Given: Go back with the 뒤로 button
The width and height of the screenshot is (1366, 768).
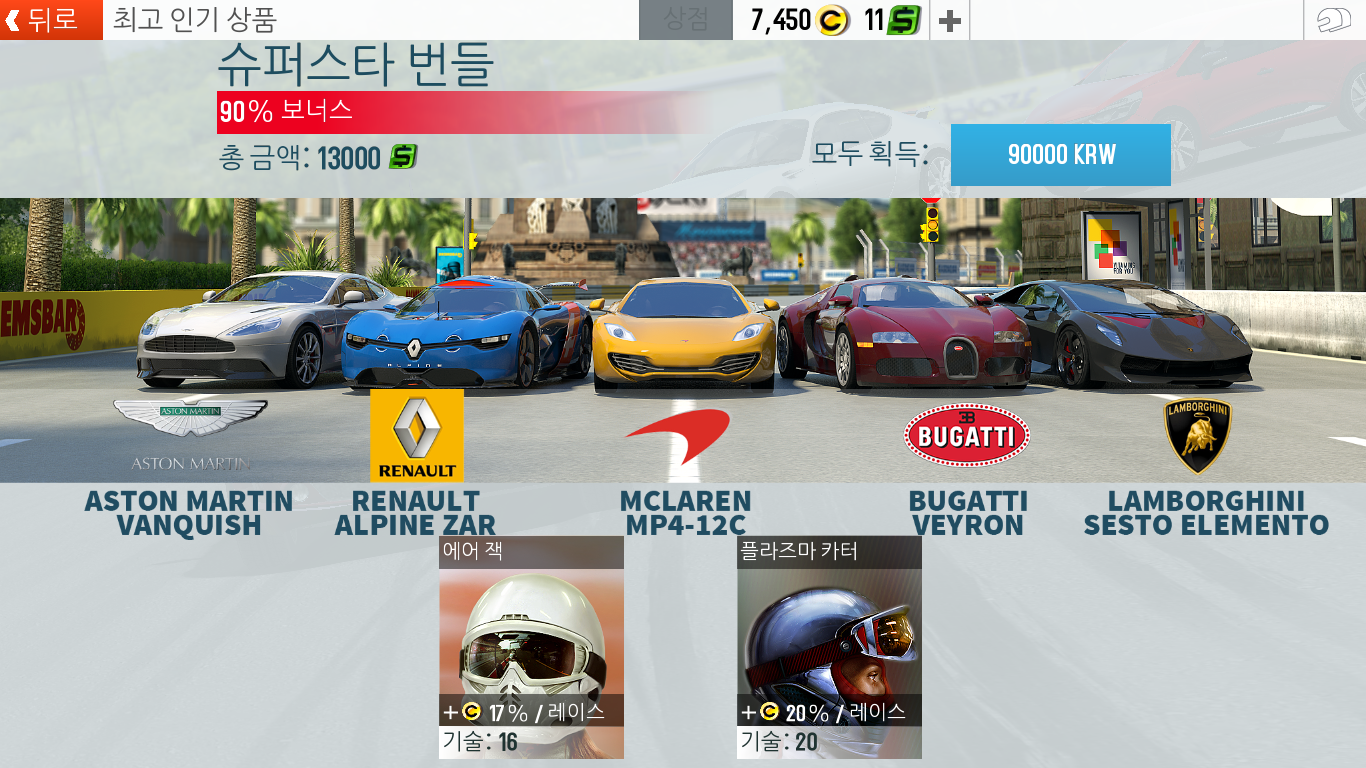Looking at the screenshot, I should [x=52, y=20].
